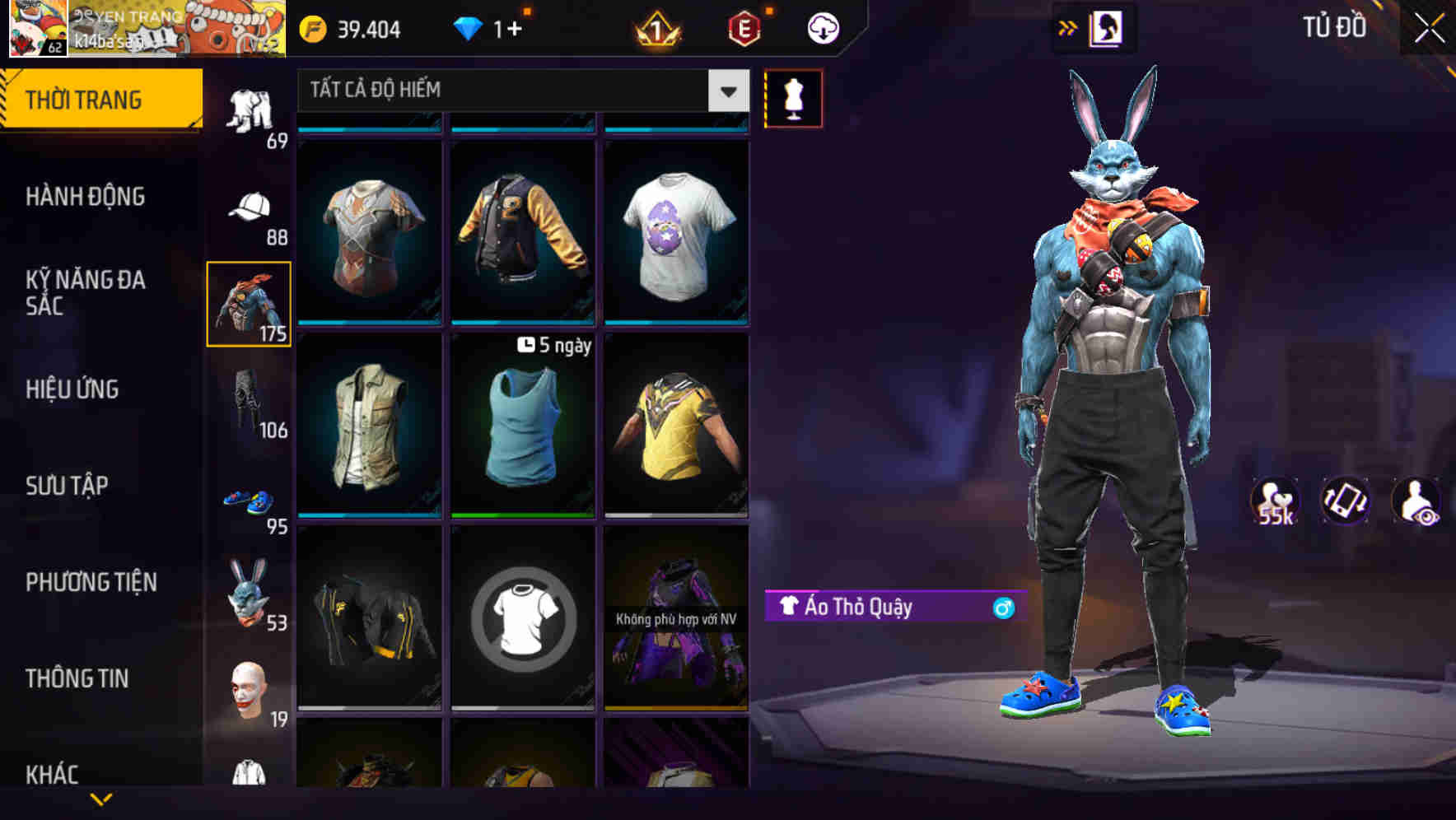The image size is (1456, 820).
Task: Open the HIỆU ỨNG menu item
Action: [74, 389]
